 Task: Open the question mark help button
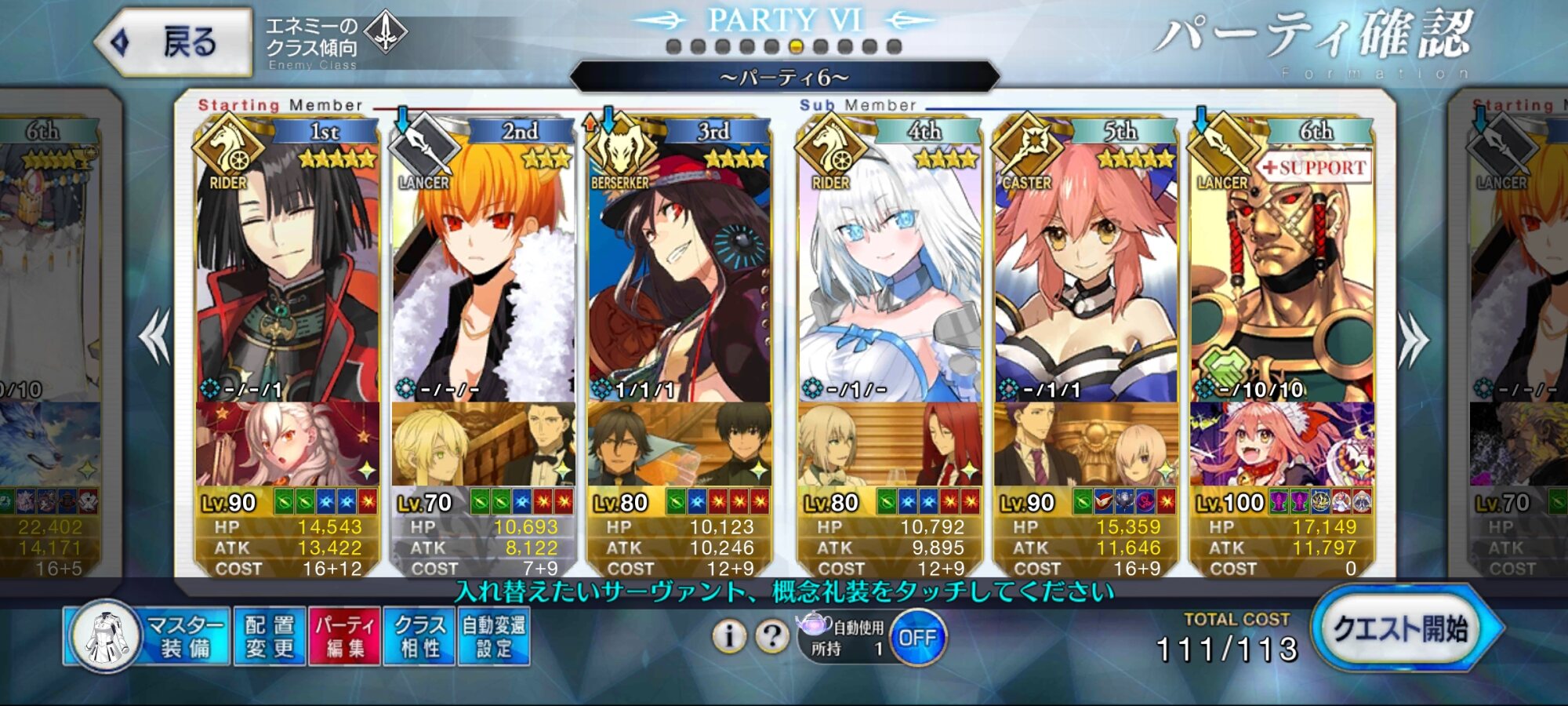pyautogui.click(x=771, y=636)
